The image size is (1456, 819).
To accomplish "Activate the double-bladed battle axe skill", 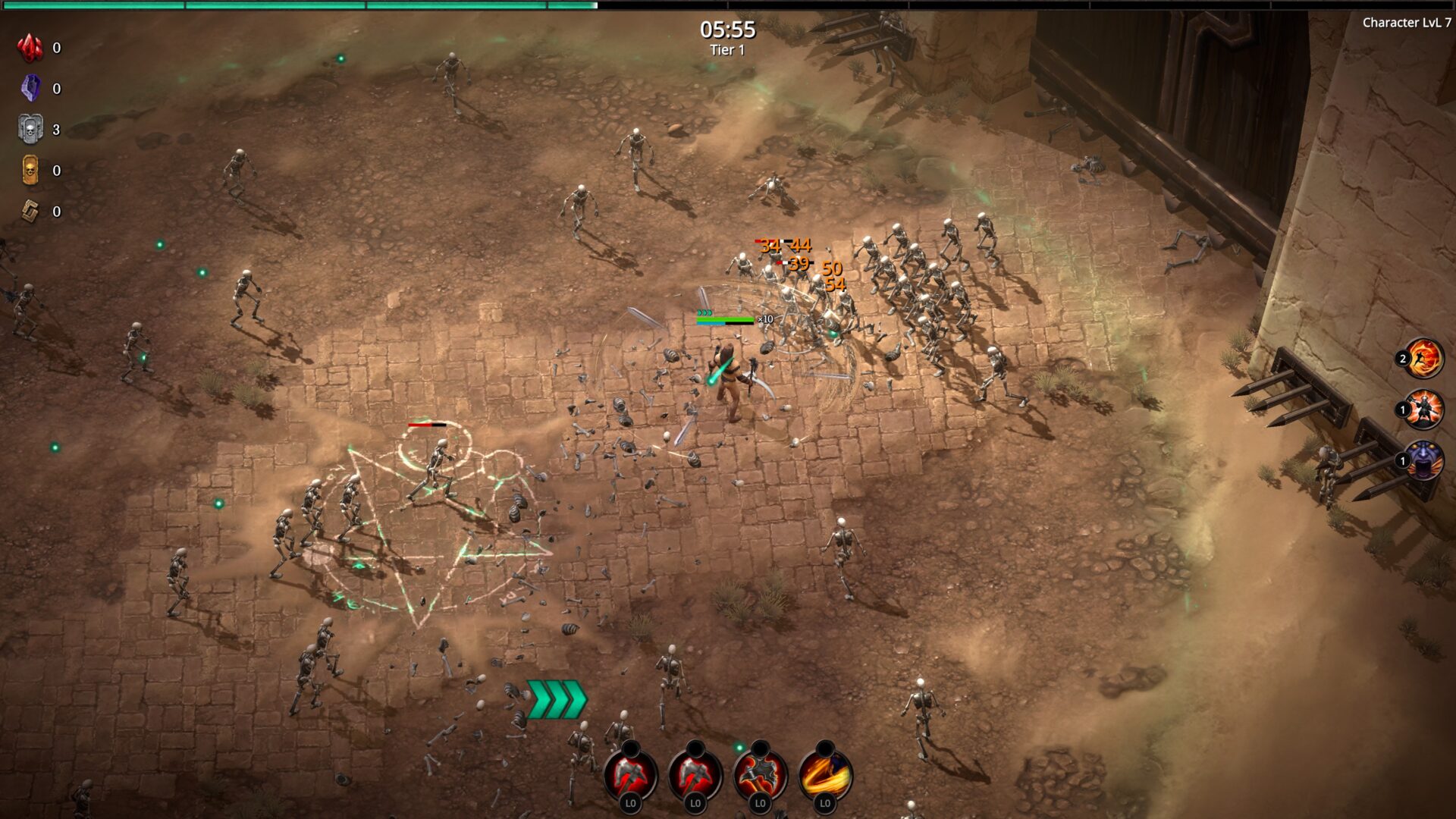I will pyautogui.click(x=760, y=773).
